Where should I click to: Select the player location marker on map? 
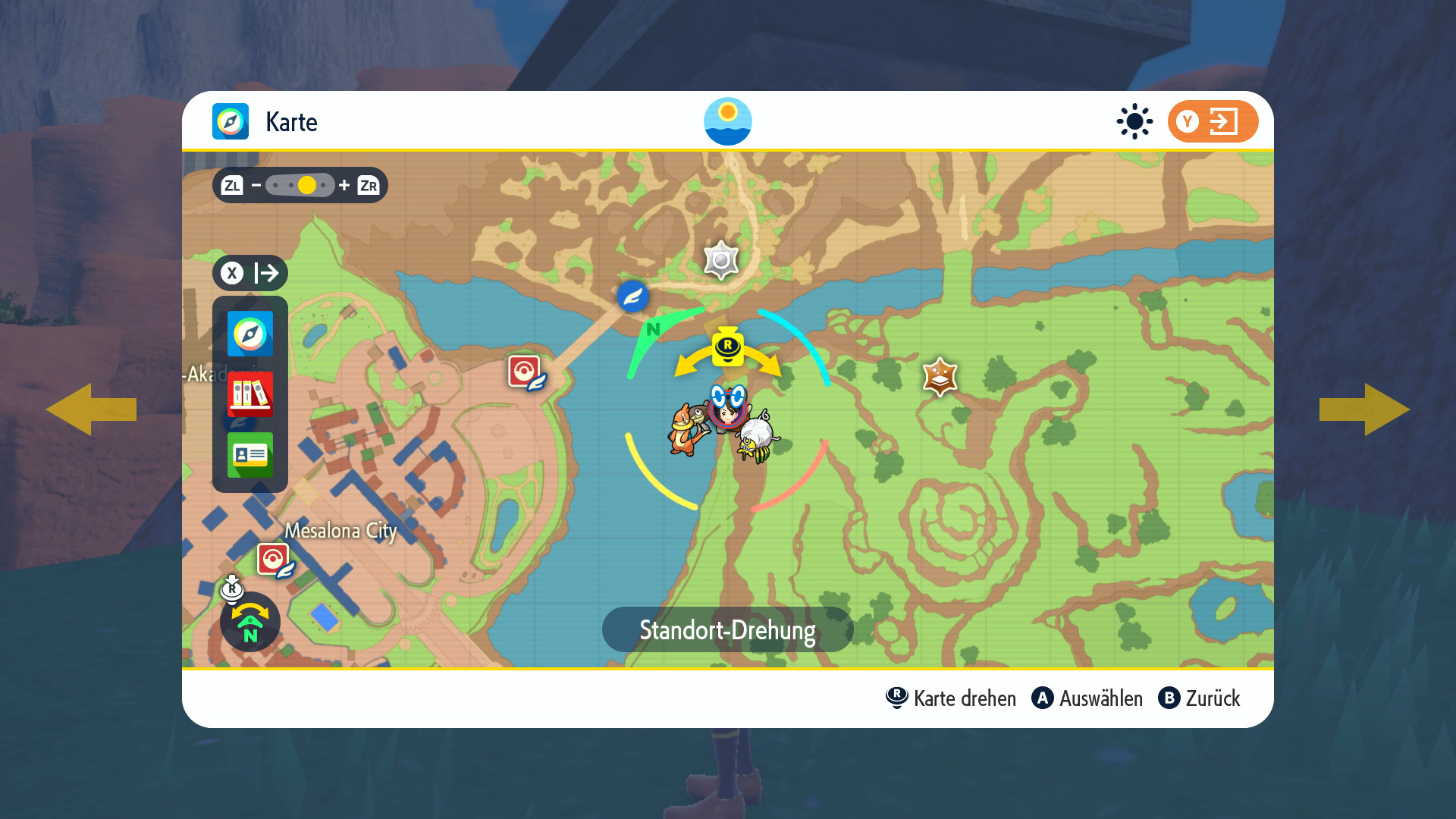click(x=728, y=409)
